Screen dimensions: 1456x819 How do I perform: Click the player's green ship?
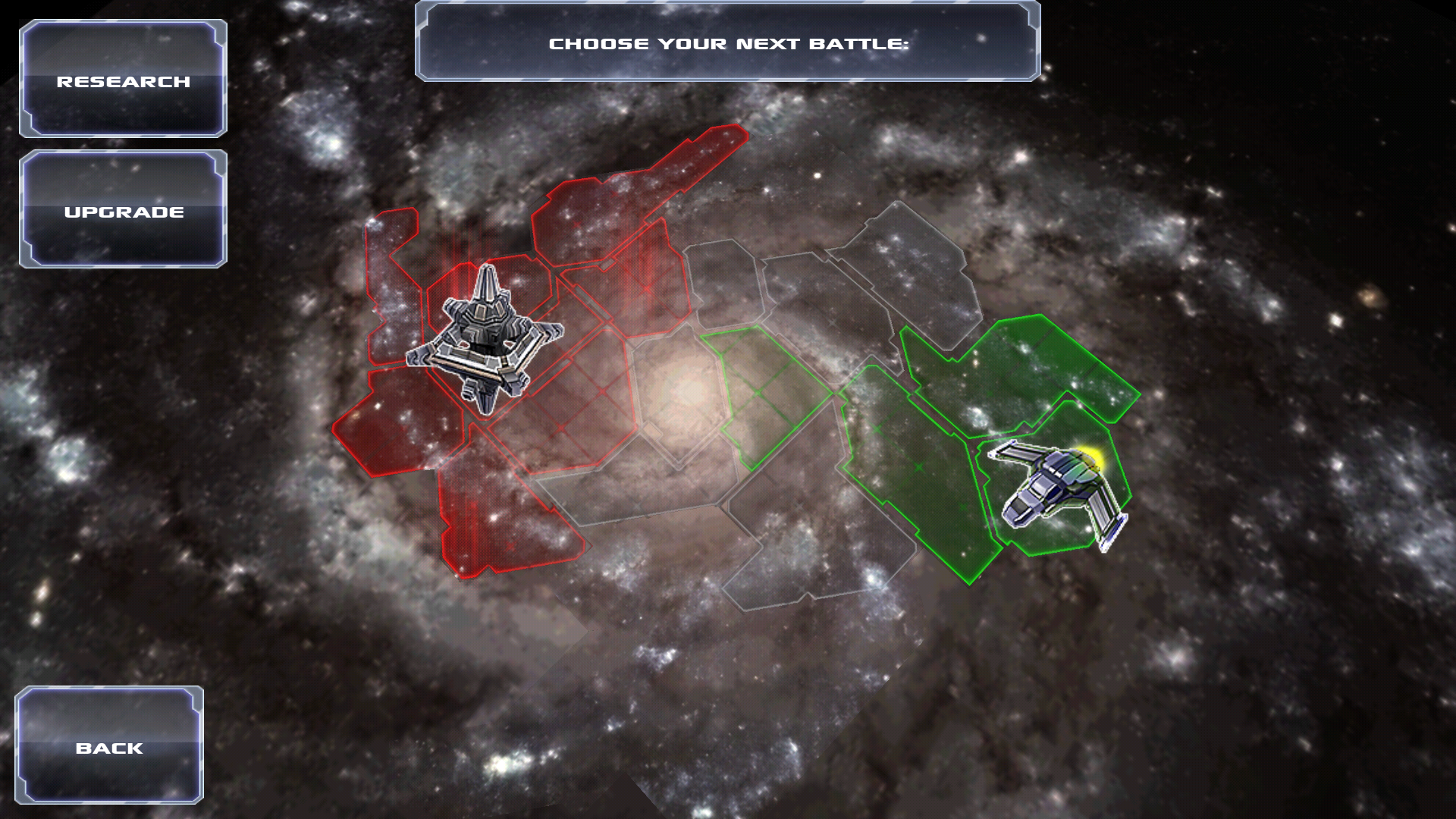[x=1062, y=485]
